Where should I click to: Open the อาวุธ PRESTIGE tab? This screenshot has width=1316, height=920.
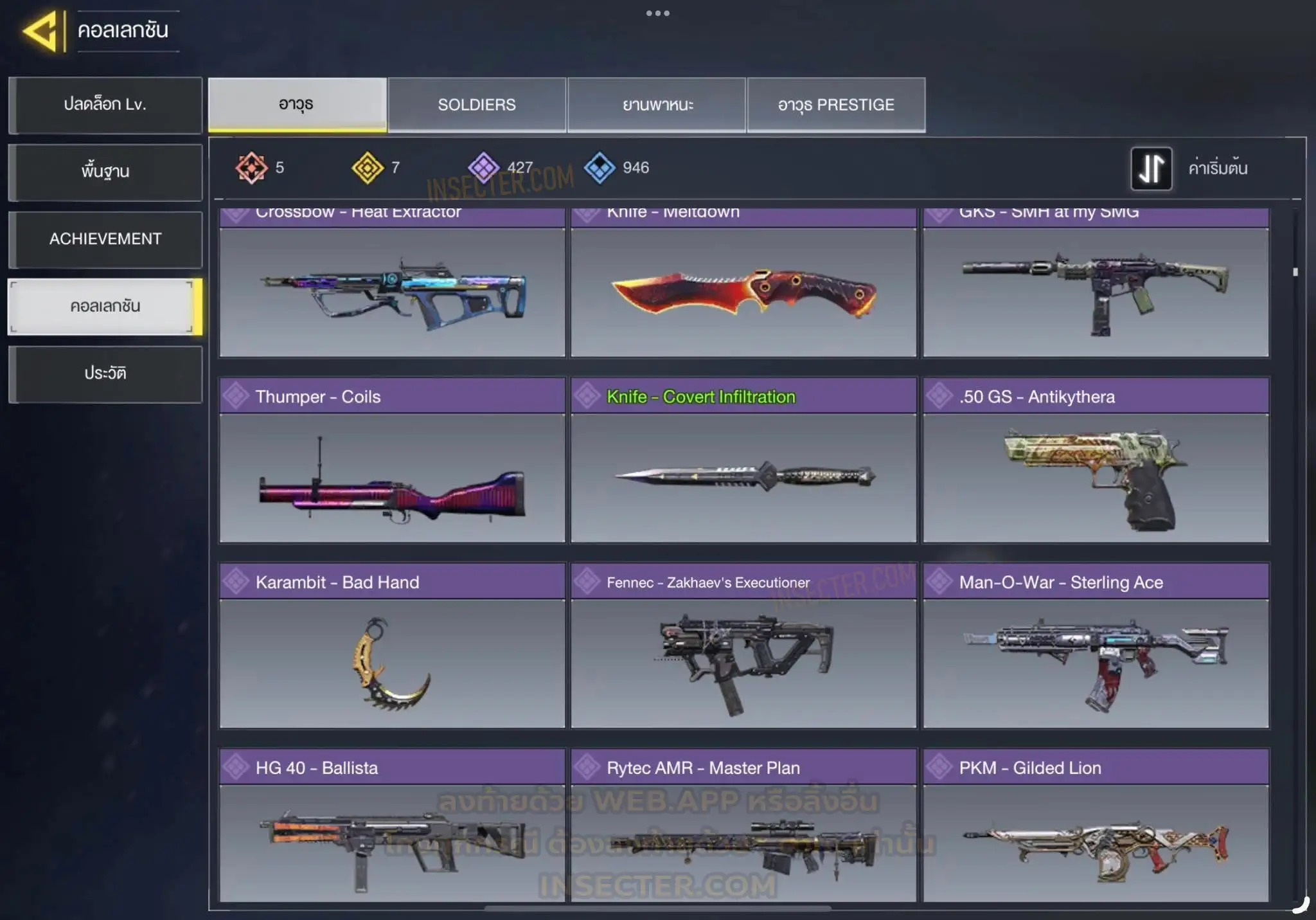(x=836, y=105)
